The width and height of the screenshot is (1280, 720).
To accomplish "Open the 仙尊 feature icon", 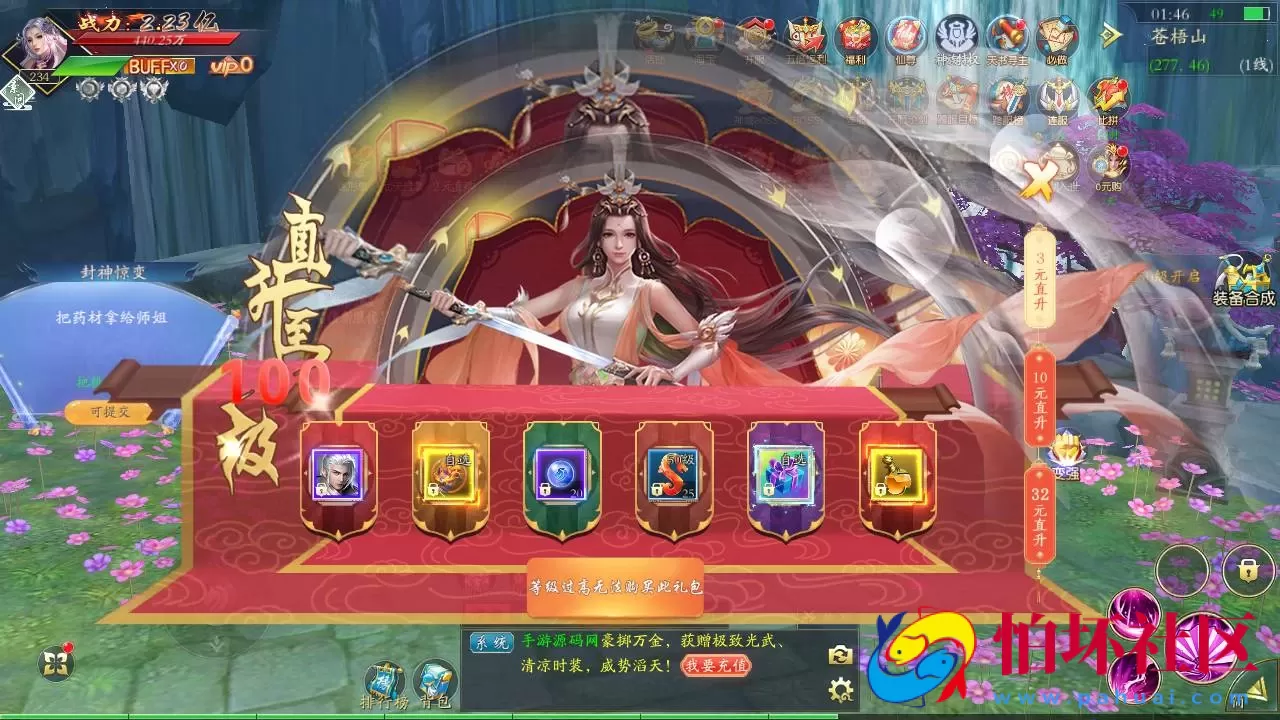I will coord(906,32).
